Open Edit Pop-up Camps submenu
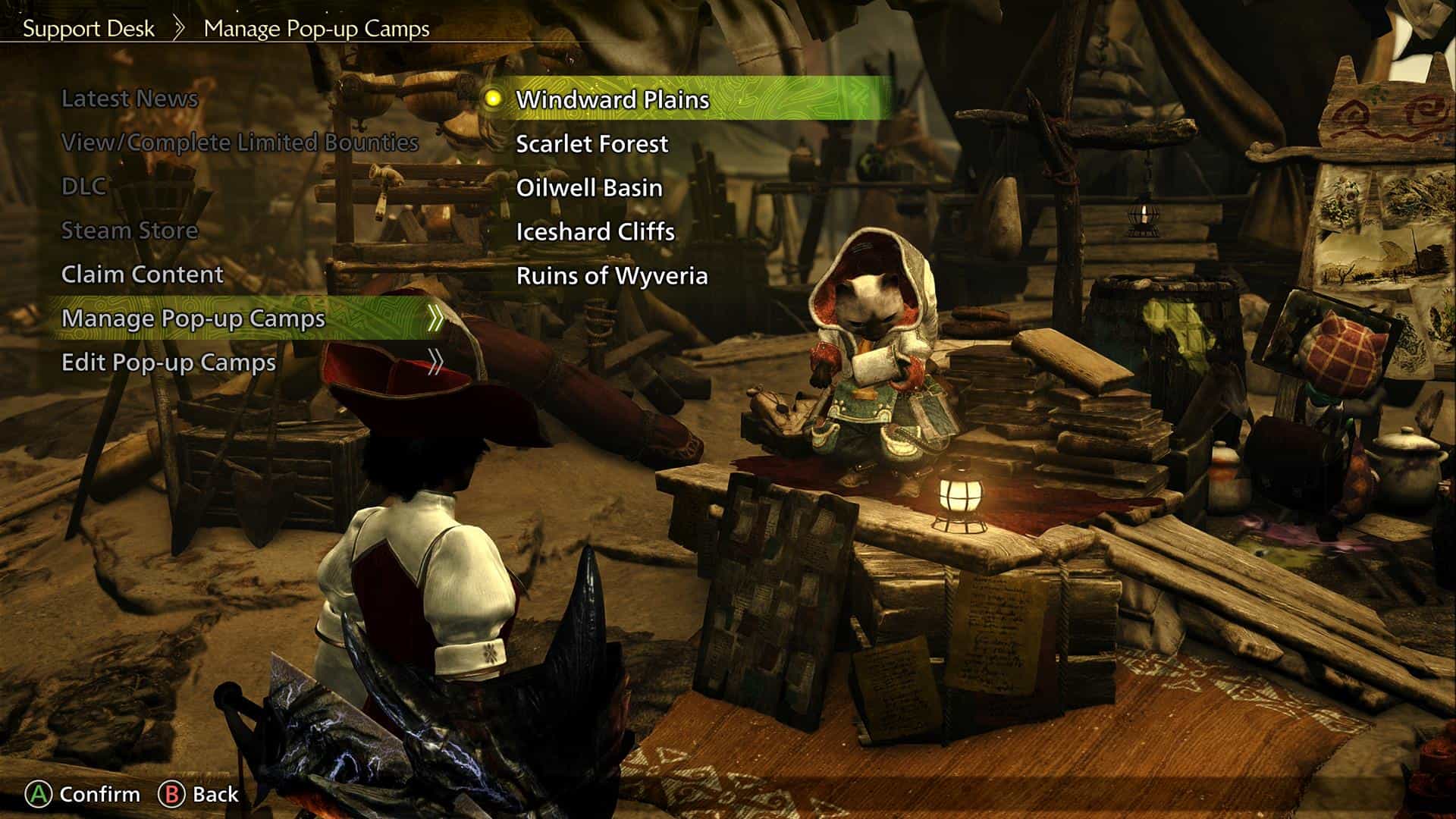1456x819 pixels. tap(168, 362)
